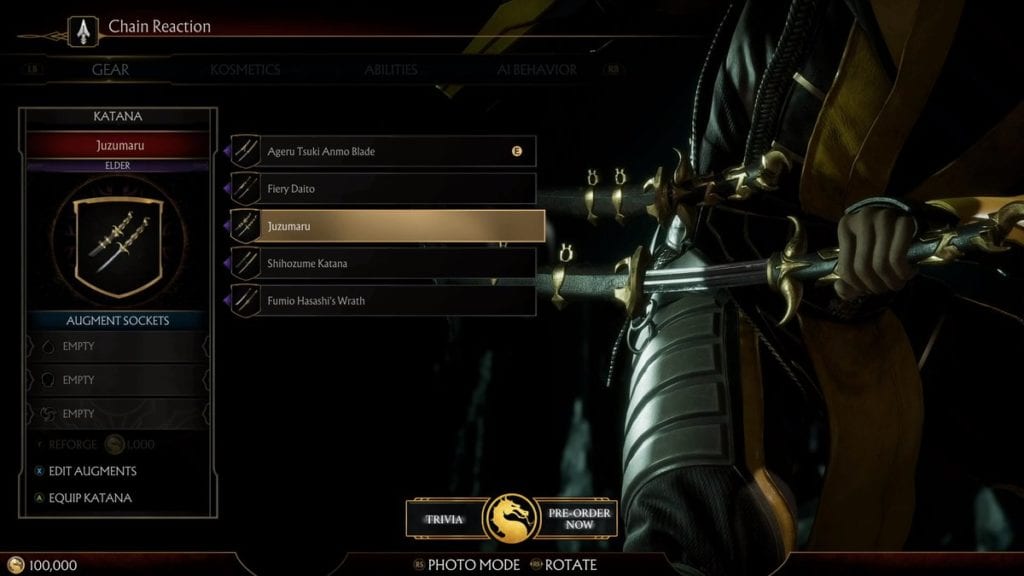Select the highlighted Juzumaru entry
This screenshot has width=1024, height=576.
[x=388, y=226]
